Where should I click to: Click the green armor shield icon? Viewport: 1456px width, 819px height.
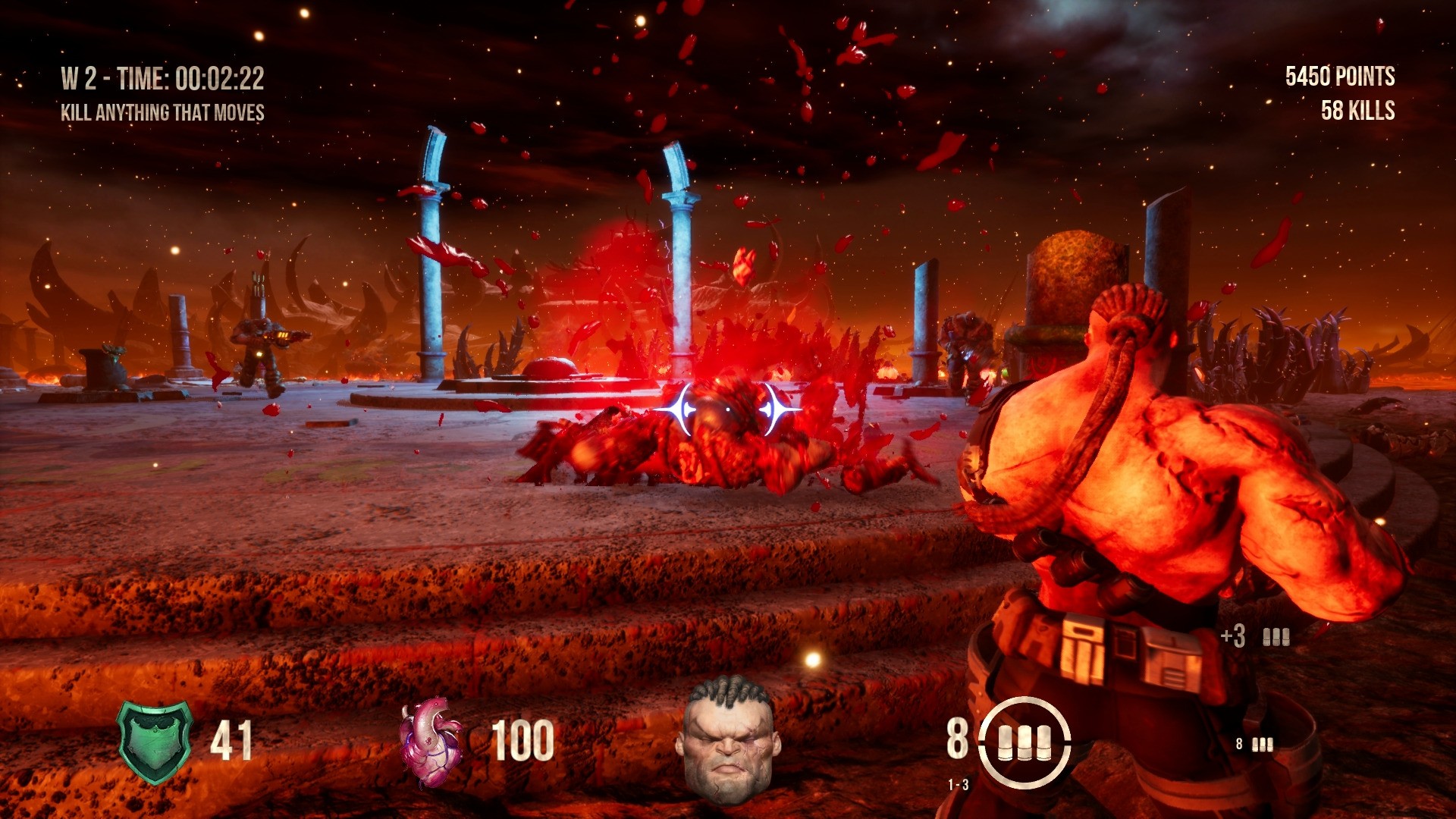pos(155,742)
